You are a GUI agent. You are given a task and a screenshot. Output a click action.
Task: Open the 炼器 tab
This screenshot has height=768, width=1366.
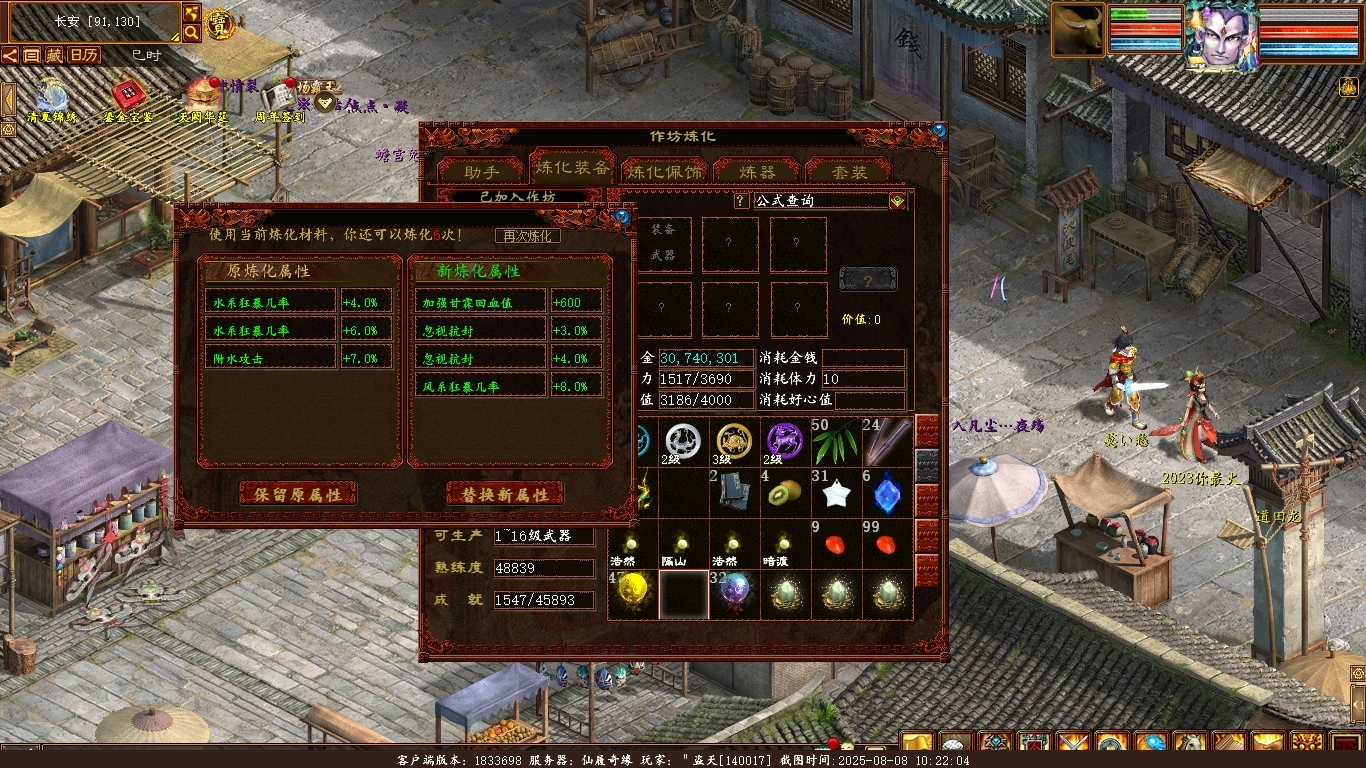pyautogui.click(x=757, y=171)
